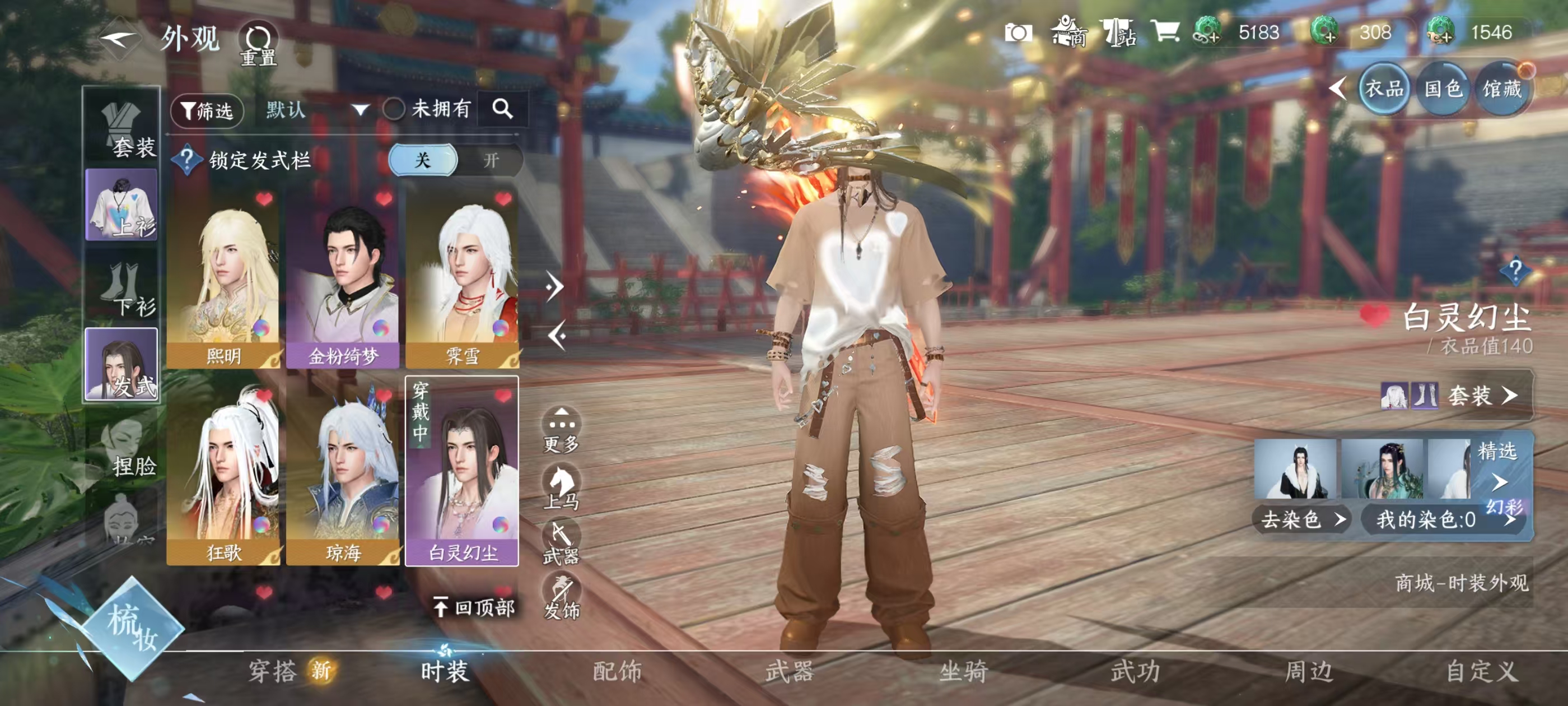1568x706 pixels.
Task: Take a screenshot with the camera icon
Action: (1018, 33)
